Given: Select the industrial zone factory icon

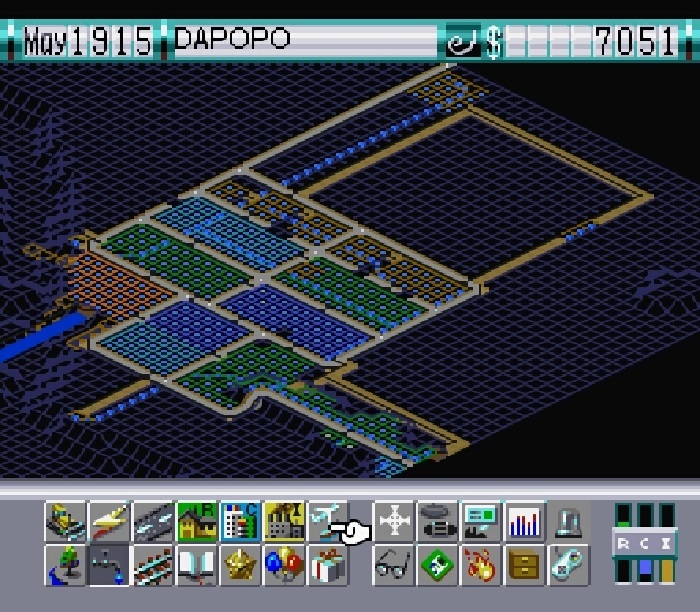Looking at the screenshot, I should 284,521.
